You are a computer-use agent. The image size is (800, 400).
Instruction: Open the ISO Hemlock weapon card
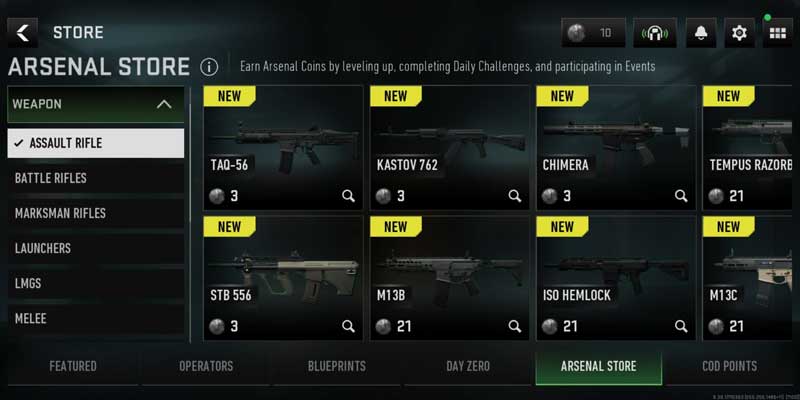pos(615,276)
